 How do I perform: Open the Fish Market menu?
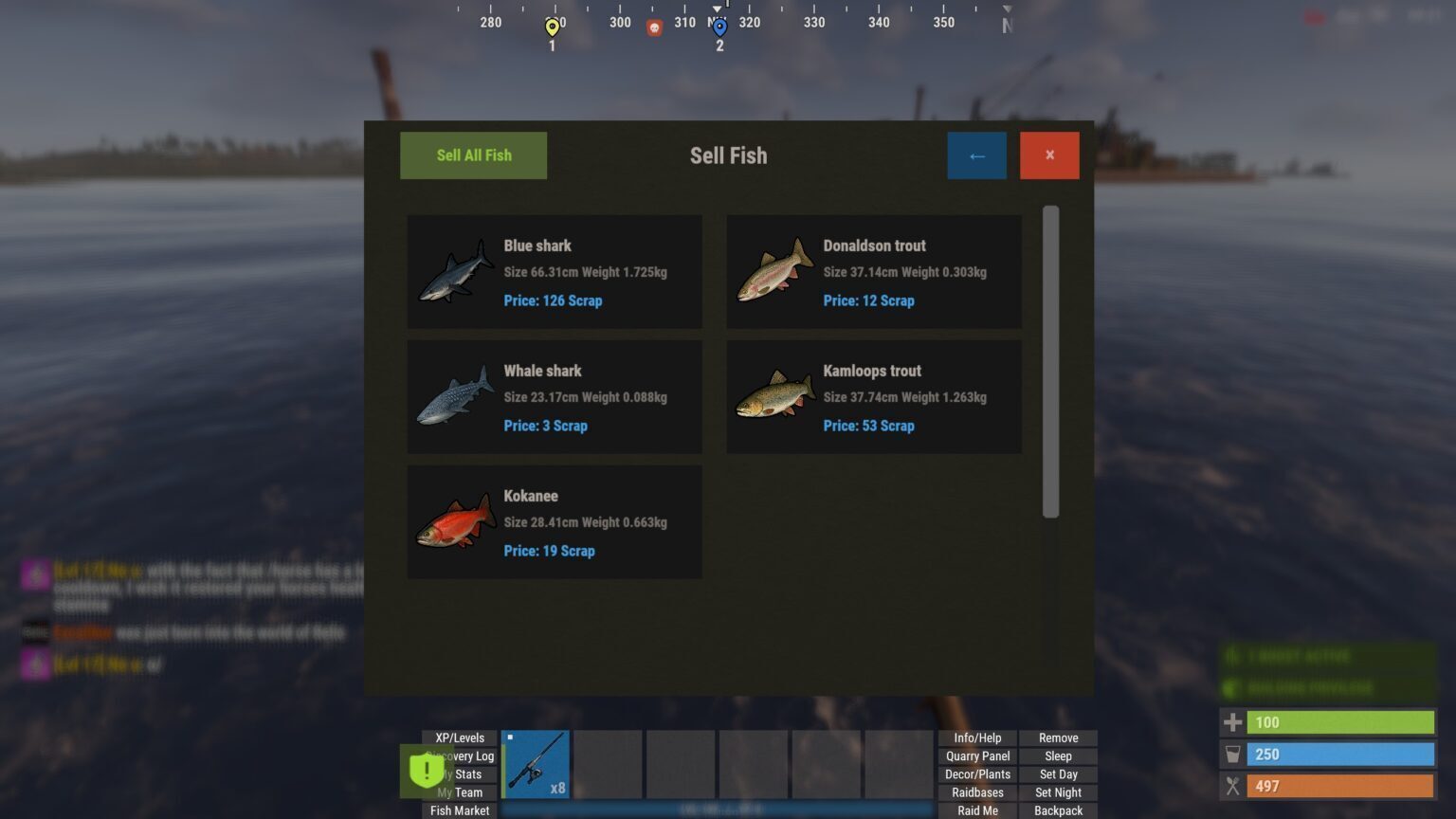(460, 810)
